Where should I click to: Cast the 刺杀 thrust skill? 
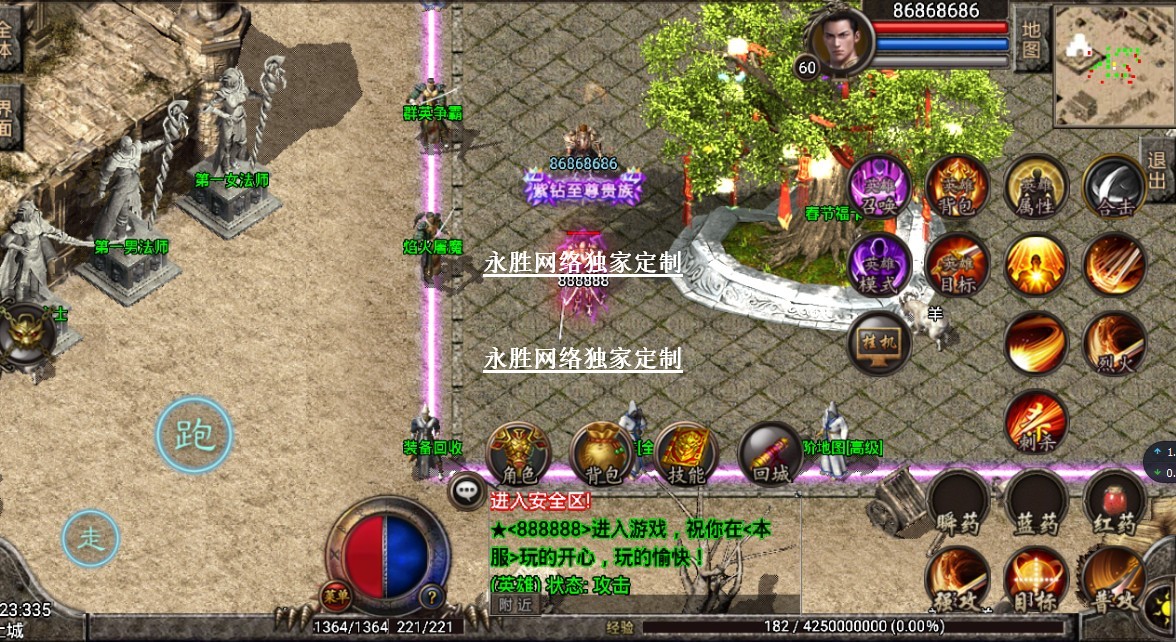(1035, 422)
